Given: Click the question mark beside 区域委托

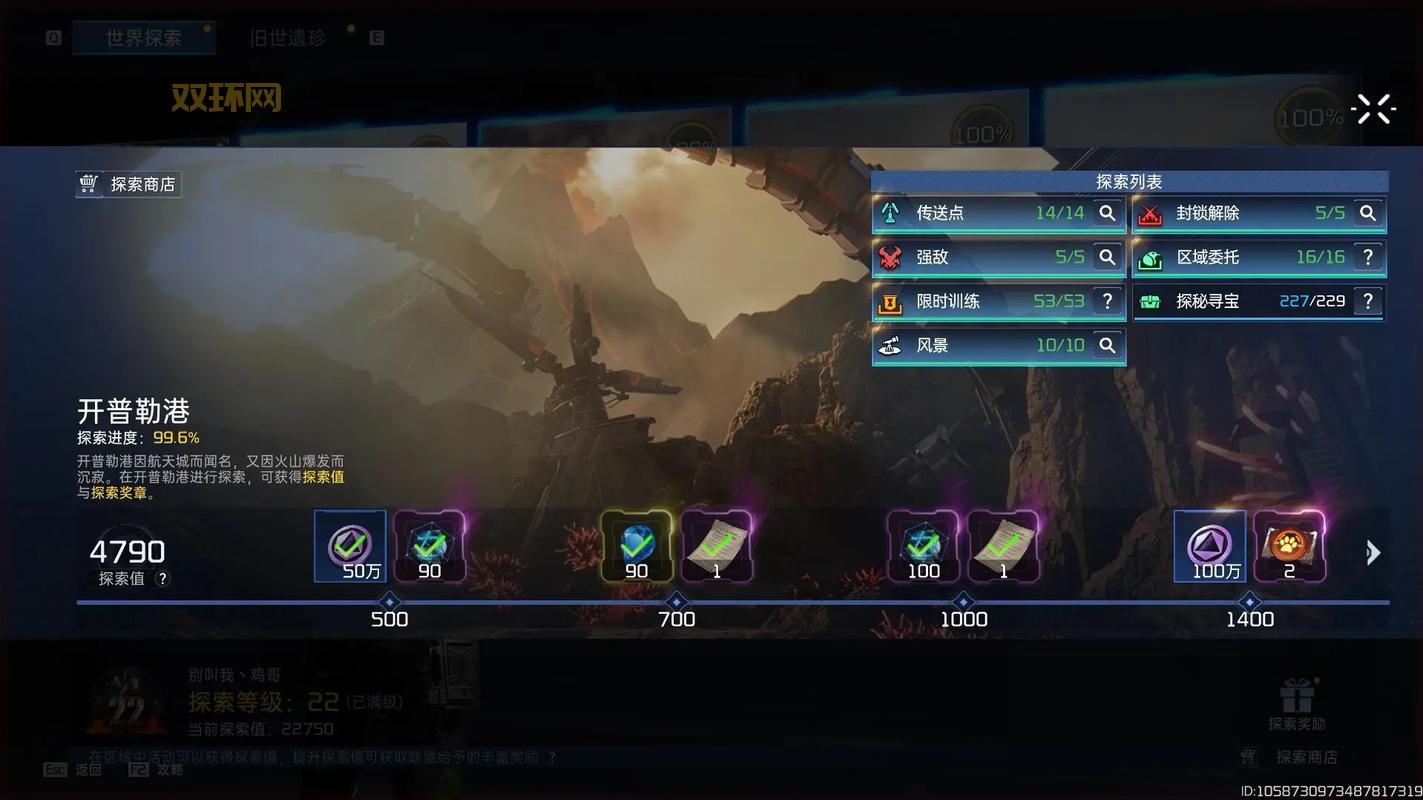Looking at the screenshot, I should [1368, 257].
